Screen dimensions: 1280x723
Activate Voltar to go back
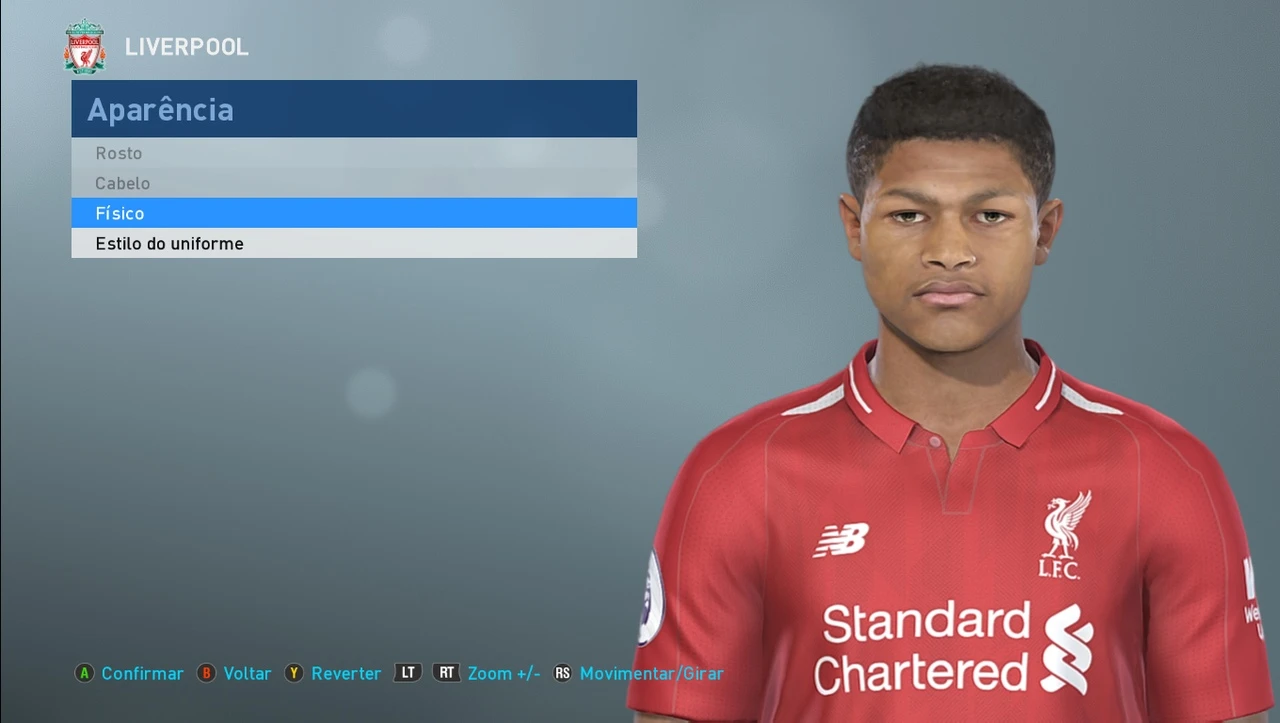[x=247, y=673]
